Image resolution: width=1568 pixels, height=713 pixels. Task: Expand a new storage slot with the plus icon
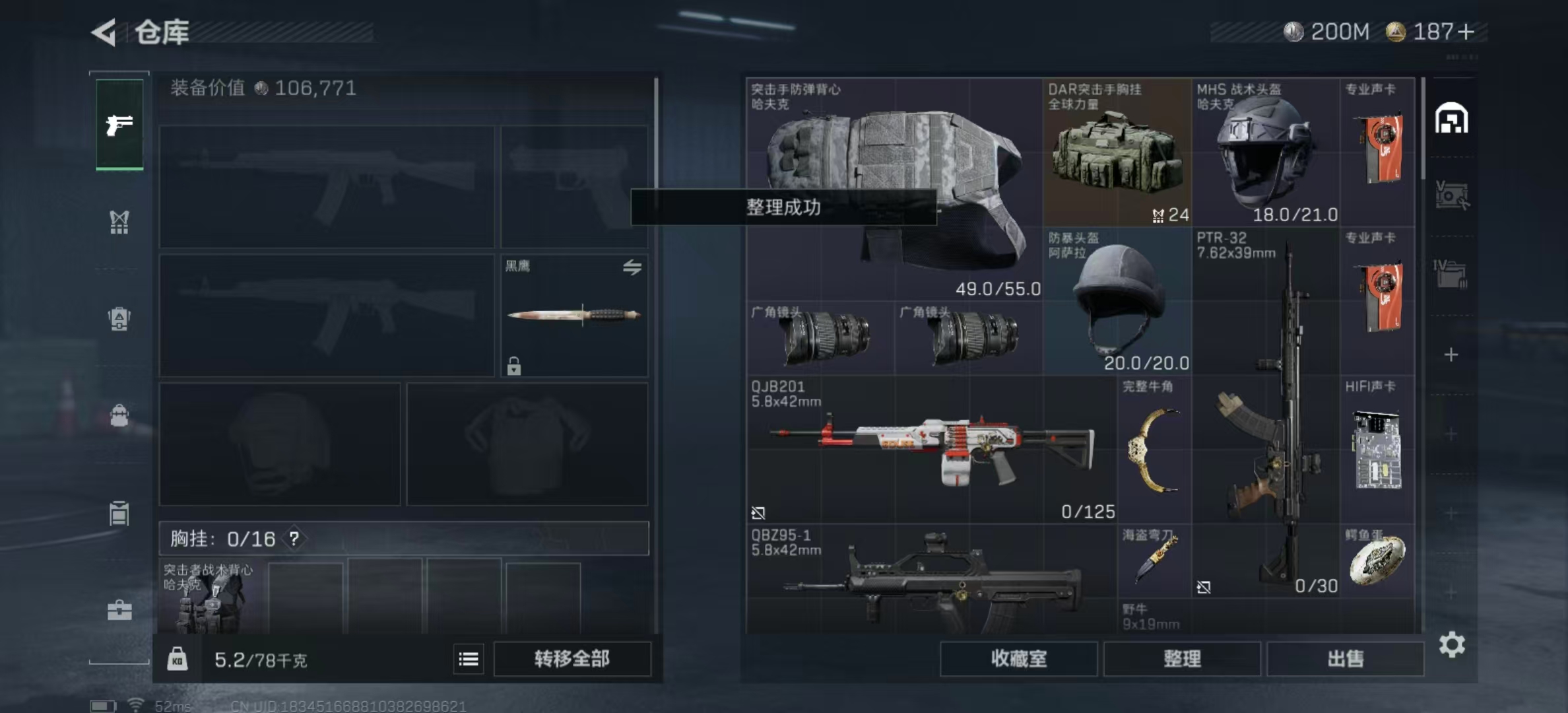pos(1452,355)
